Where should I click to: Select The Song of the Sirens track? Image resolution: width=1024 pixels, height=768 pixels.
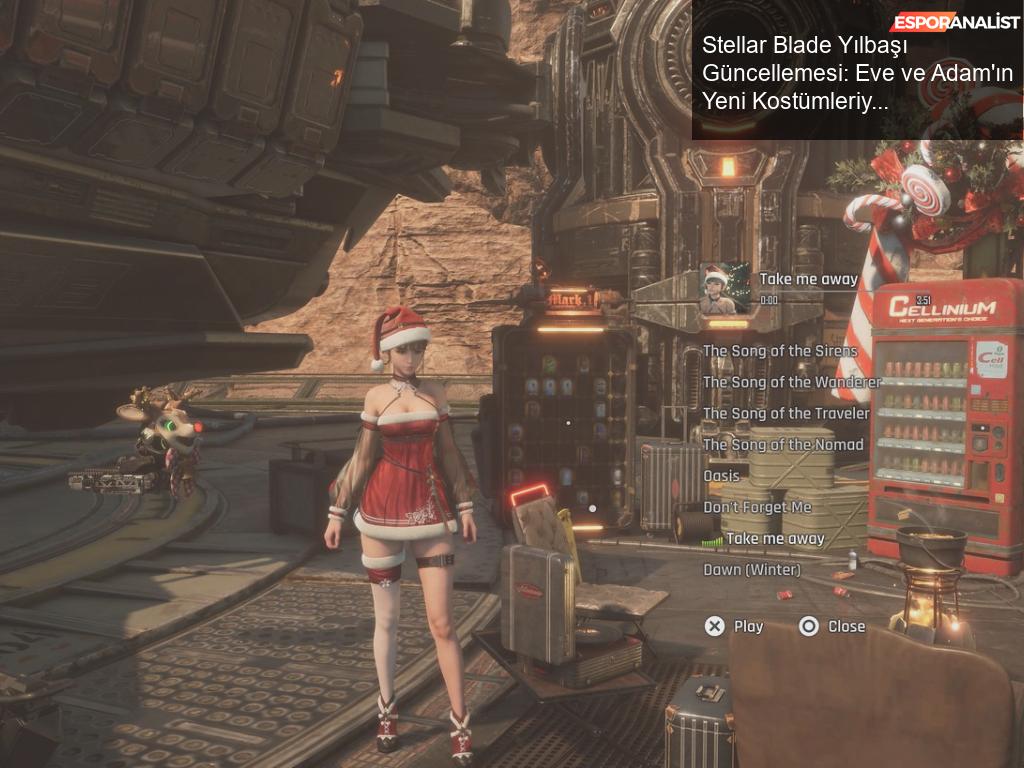click(780, 351)
